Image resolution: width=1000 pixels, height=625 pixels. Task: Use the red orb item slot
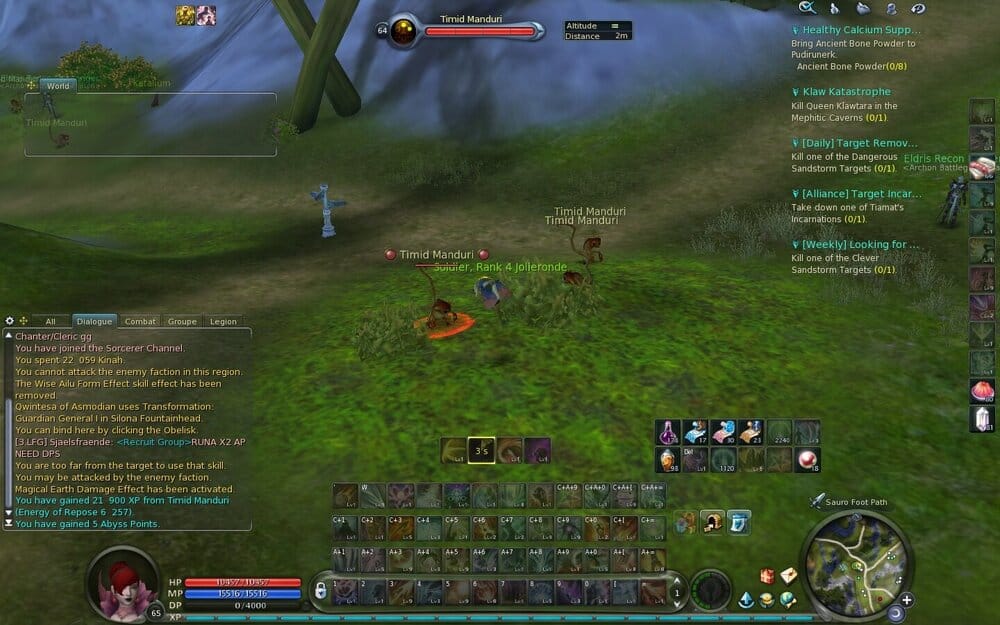[x=806, y=459]
